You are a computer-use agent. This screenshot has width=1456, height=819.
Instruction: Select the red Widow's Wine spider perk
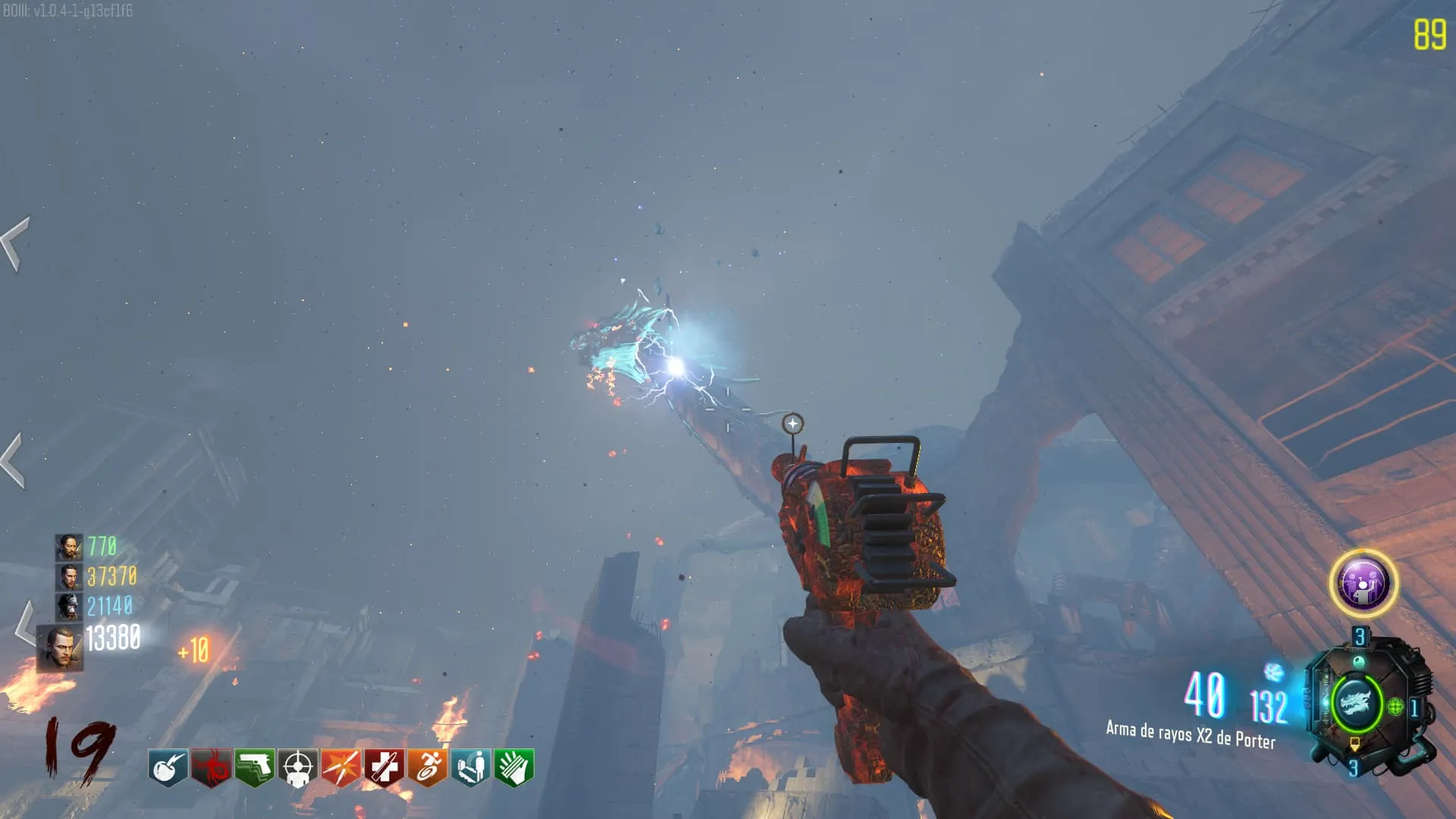(x=211, y=768)
